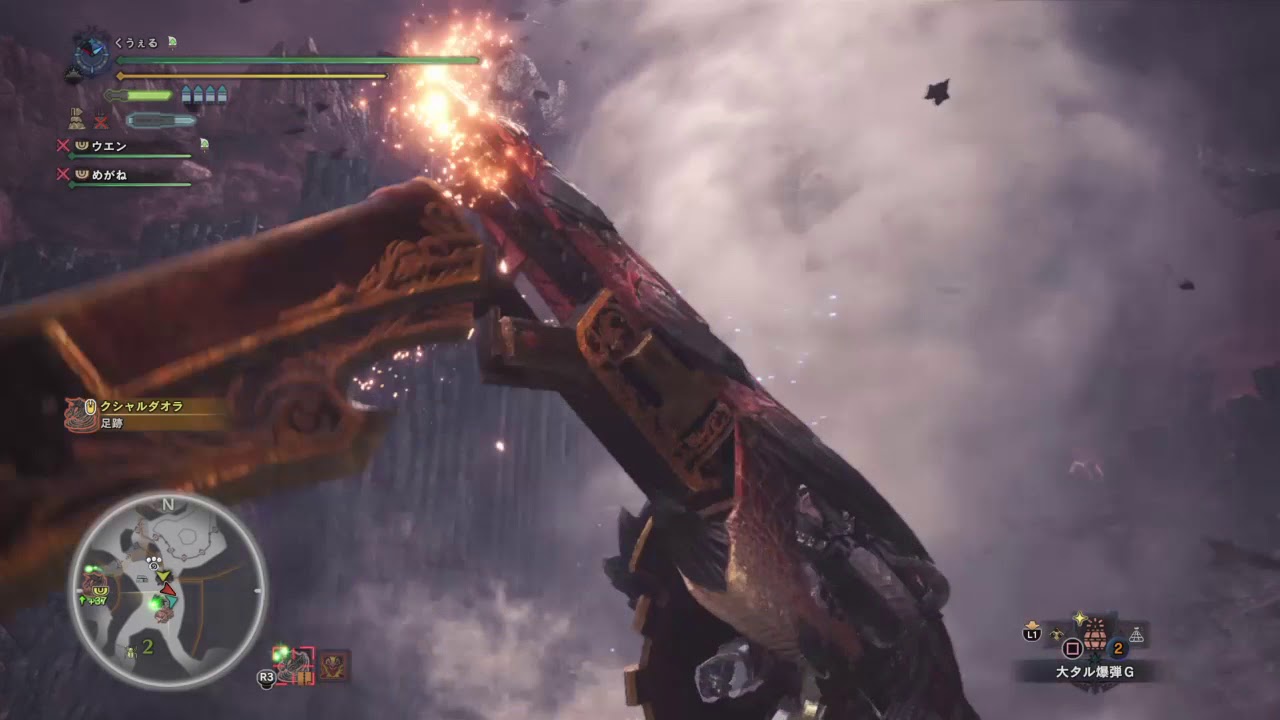Click the Kushala Daora tracker monster icon

point(78,413)
